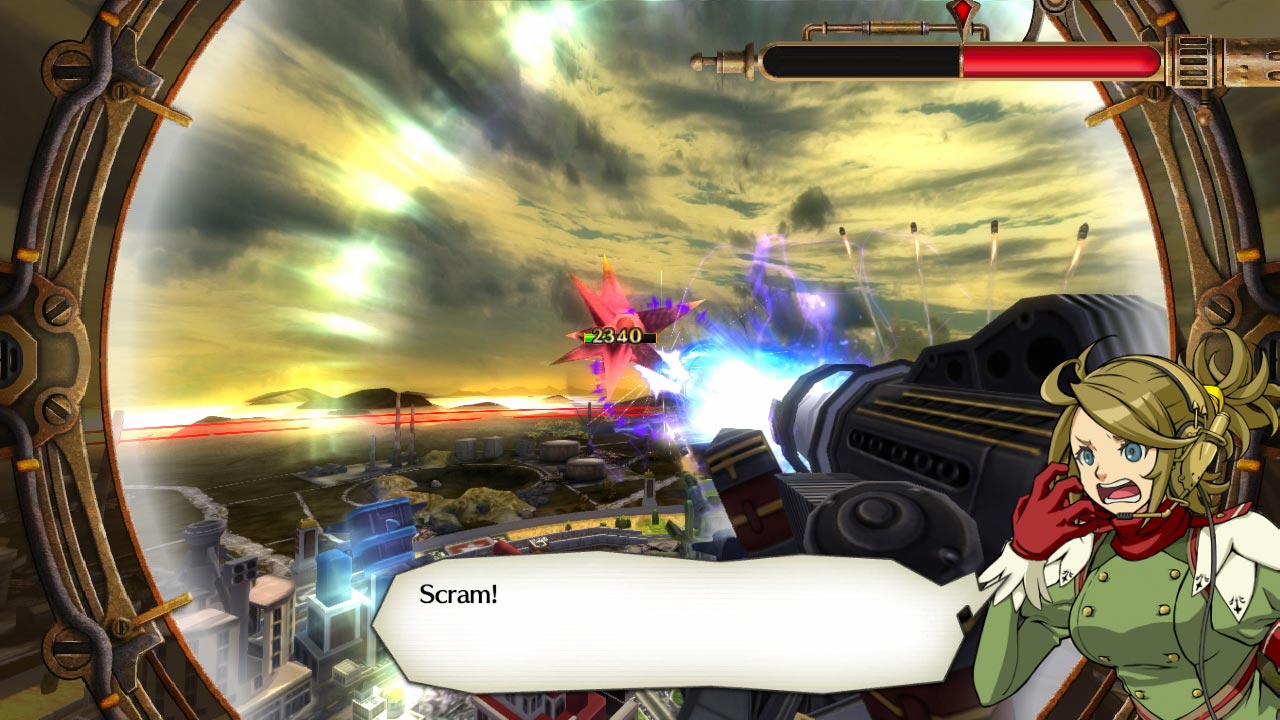The height and width of the screenshot is (720, 1280).
Task: Click the red diamond marker above the gauge
Action: pos(963,12)
